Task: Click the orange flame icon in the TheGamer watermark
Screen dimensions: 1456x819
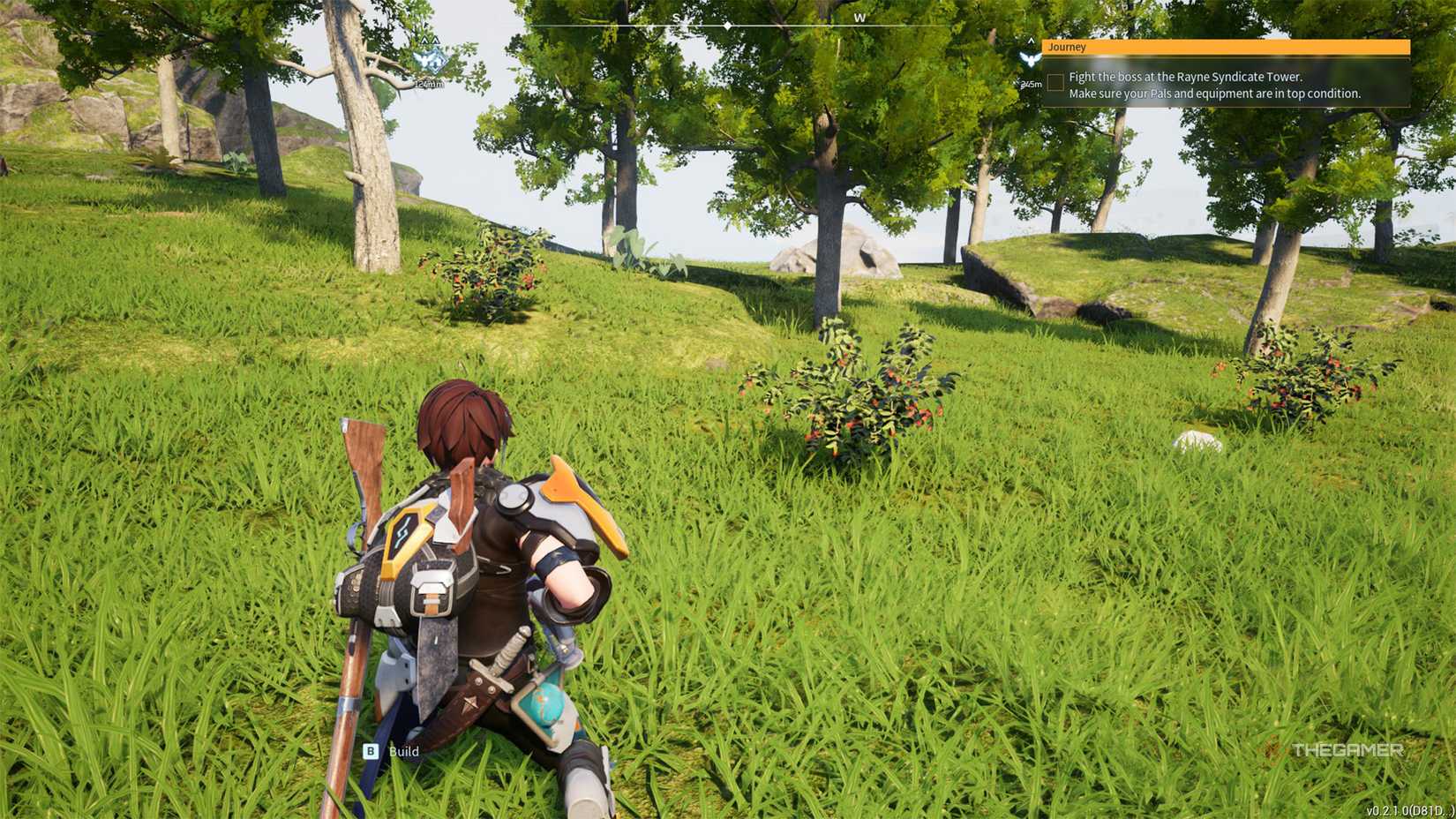Action: (1274, 752)
